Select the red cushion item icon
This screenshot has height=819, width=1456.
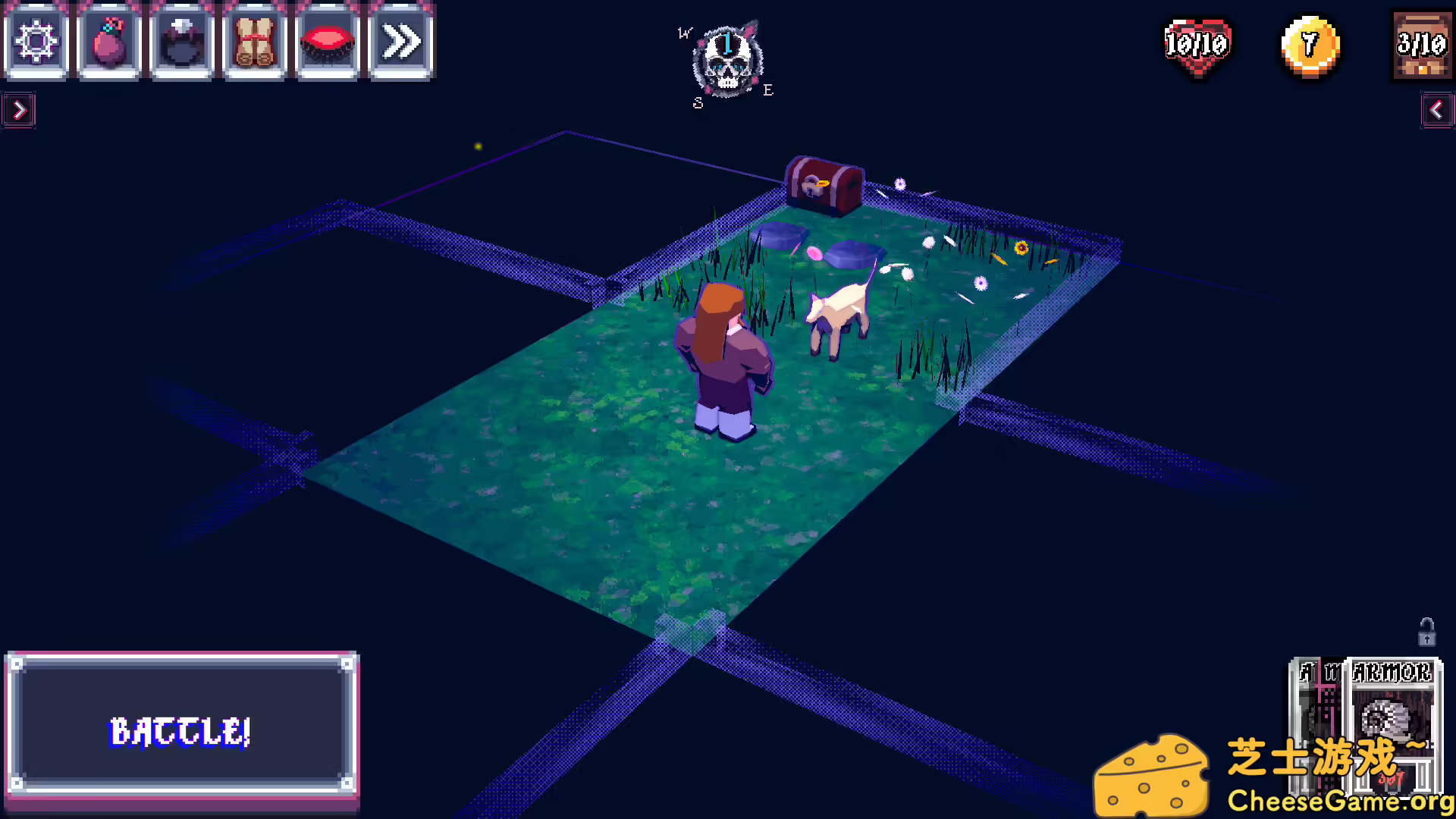(328, 42)
